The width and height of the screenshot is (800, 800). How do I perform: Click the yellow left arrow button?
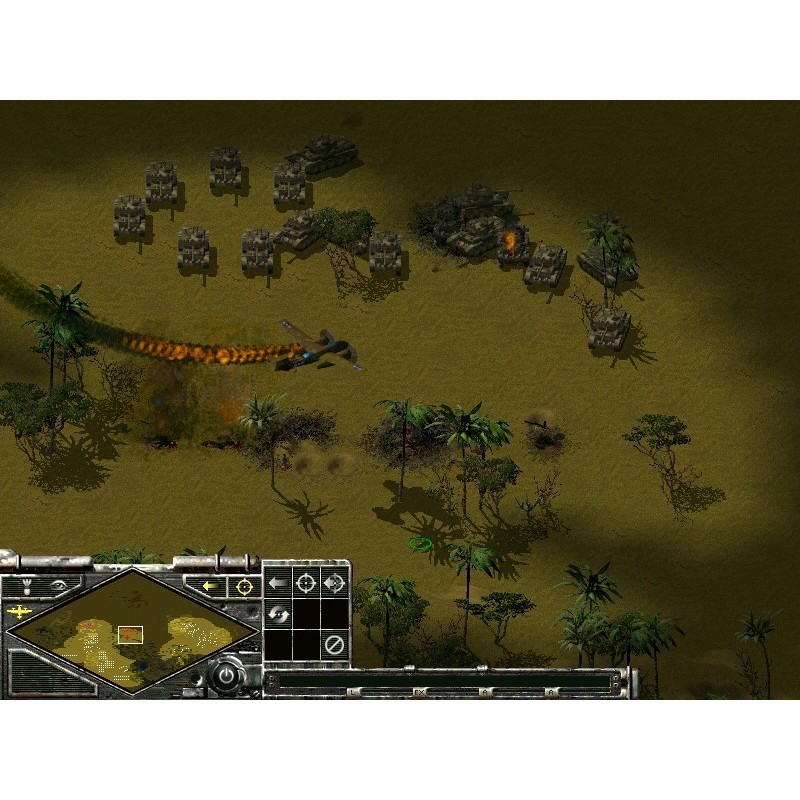click(x=211, y=586)
